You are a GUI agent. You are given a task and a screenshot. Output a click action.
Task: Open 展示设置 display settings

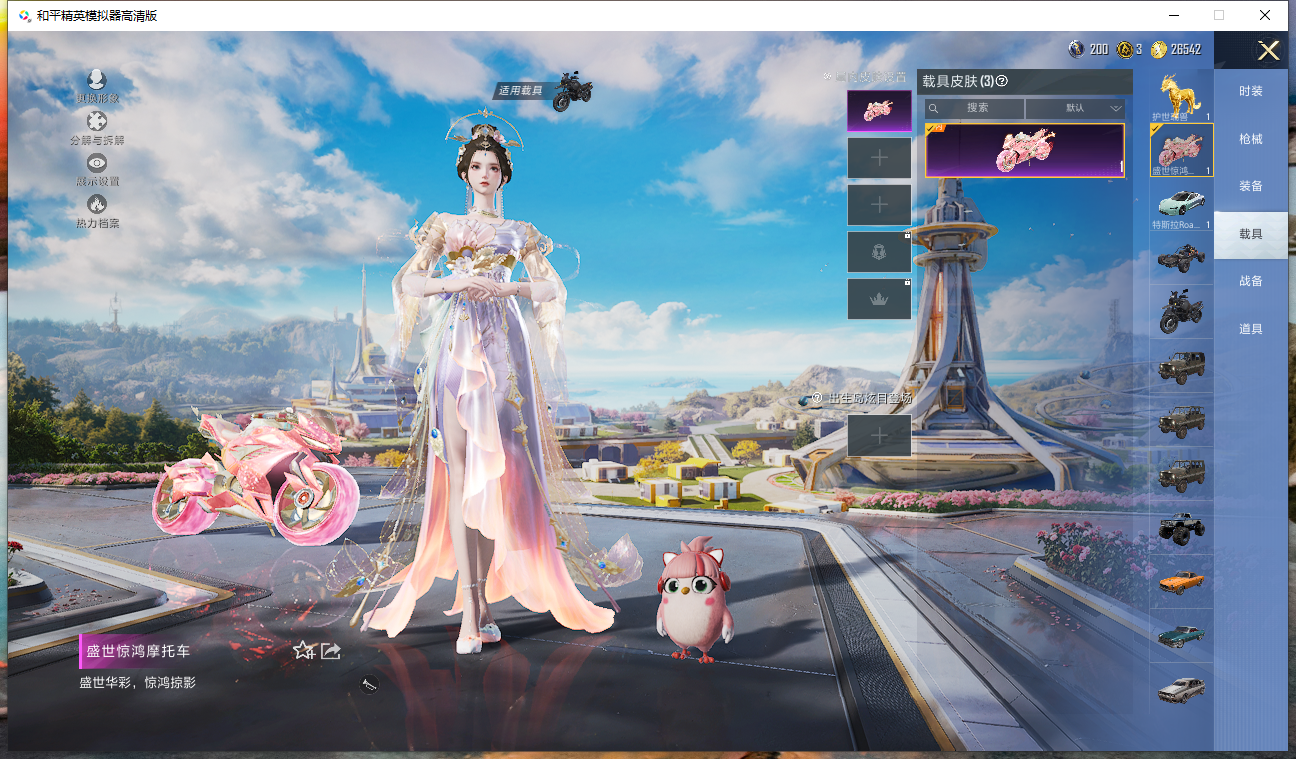[x=97, y=169]
